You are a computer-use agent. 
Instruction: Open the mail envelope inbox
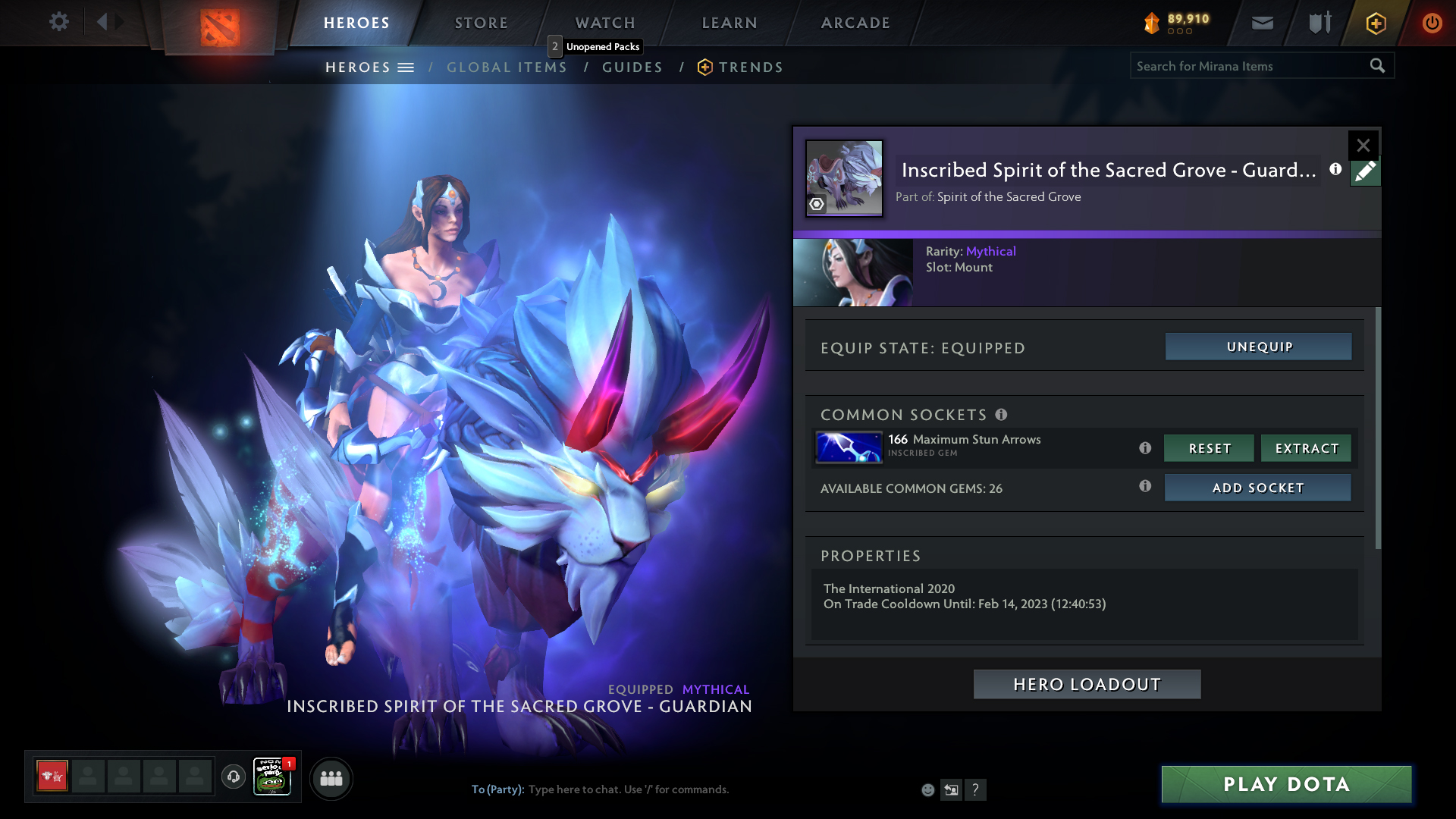1262,23
